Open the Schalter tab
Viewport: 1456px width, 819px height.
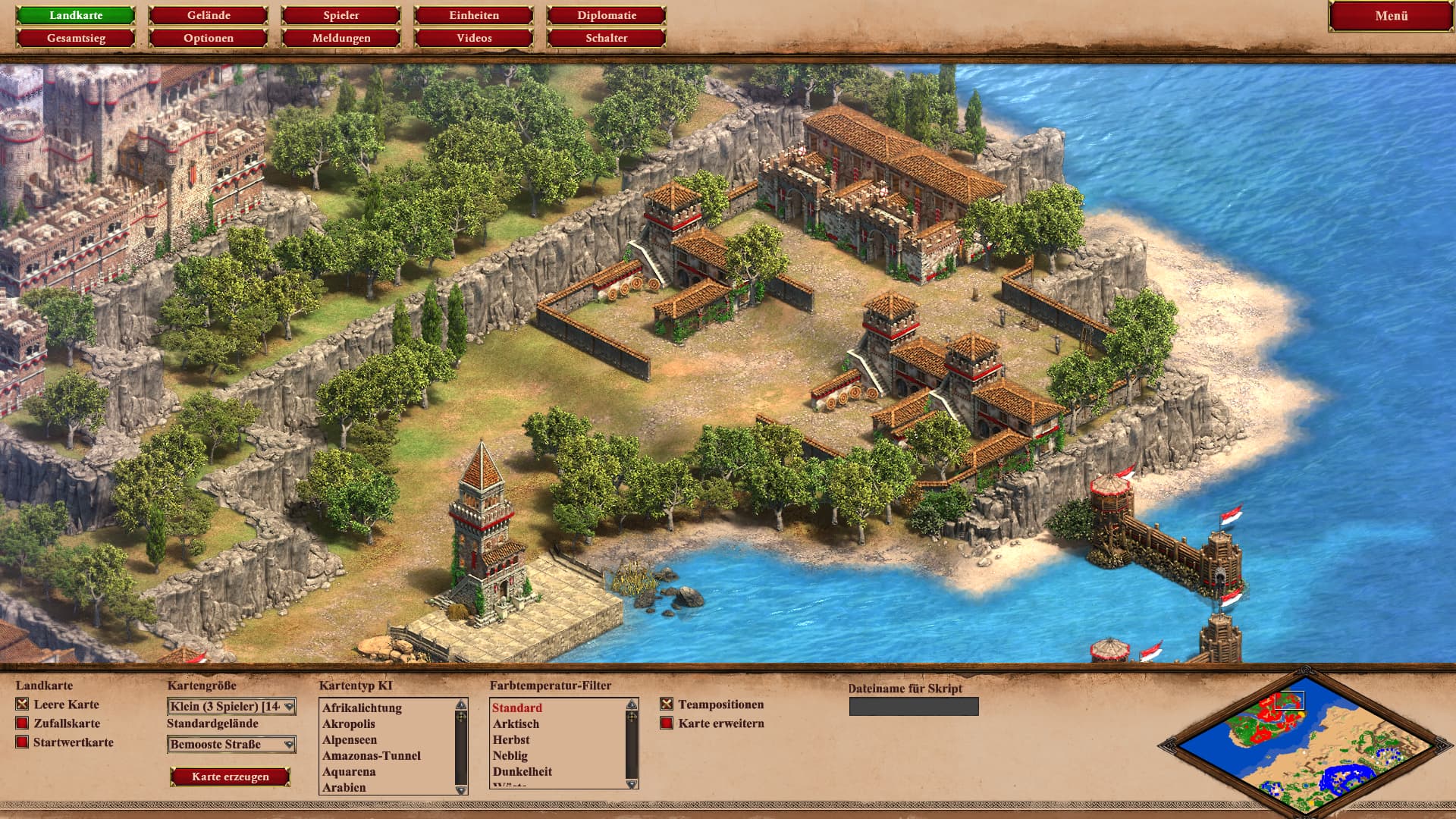pyautogui.click(x=607, y=38)
